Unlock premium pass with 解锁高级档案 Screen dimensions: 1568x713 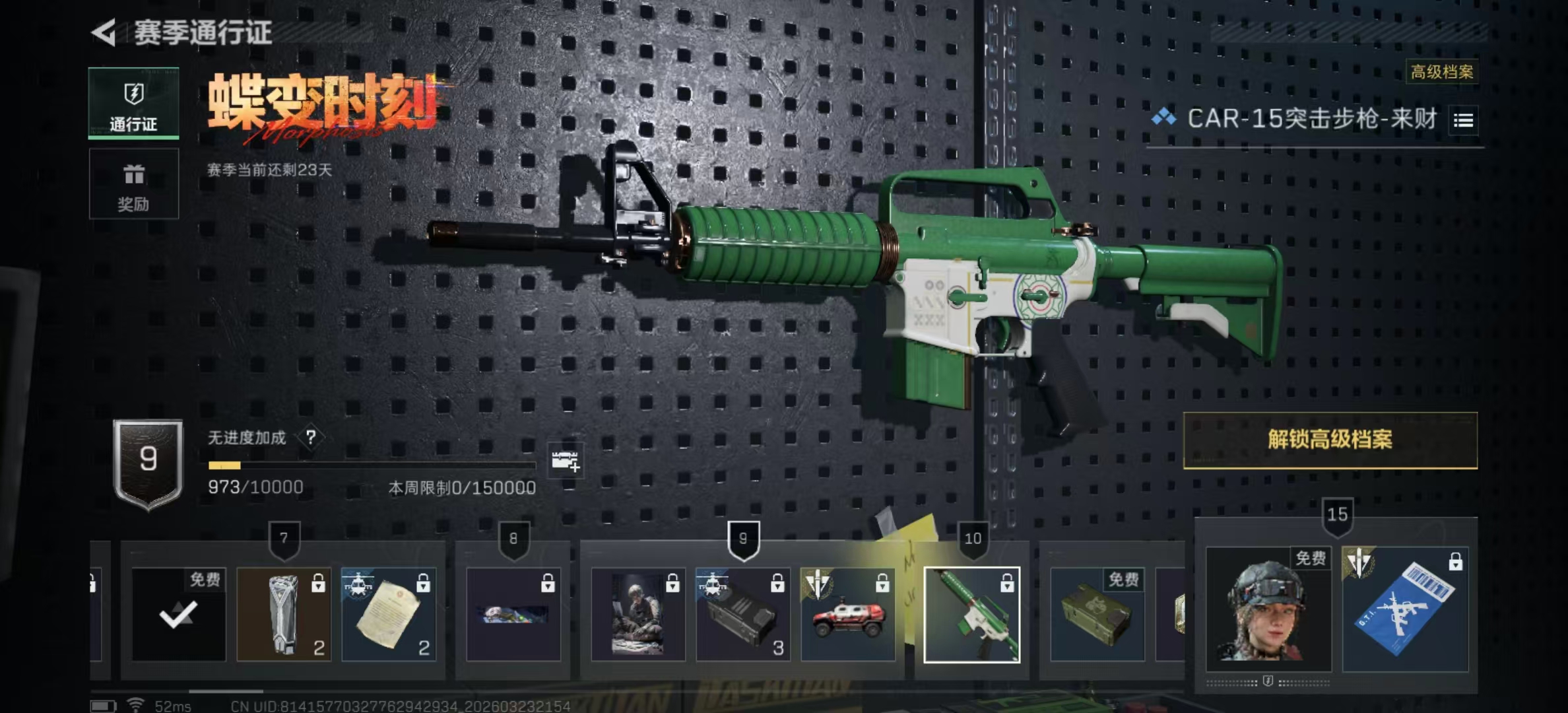(x=1330, y=440)
